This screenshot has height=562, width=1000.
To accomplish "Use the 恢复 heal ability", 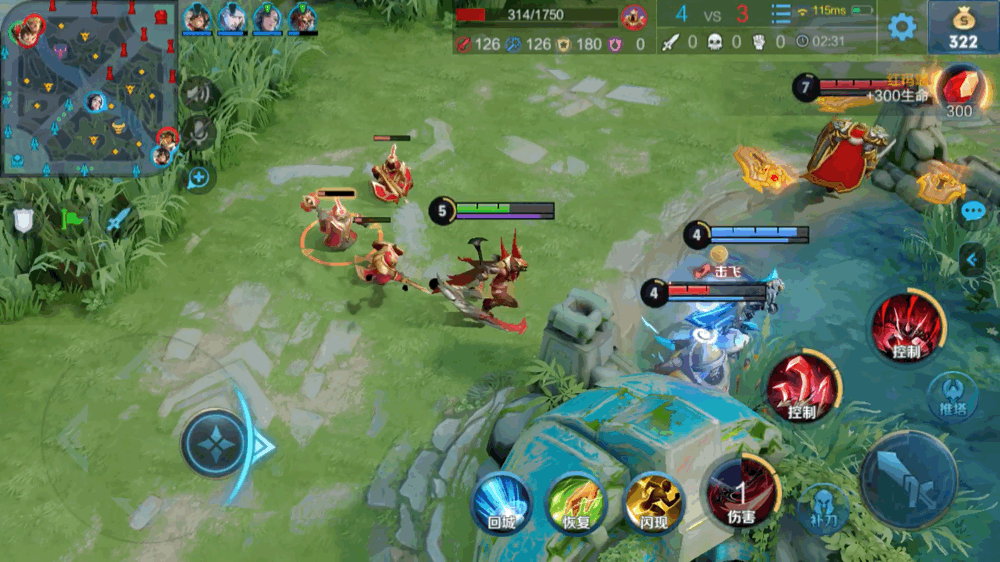I will pyautogui.click(x=576, y=502).
